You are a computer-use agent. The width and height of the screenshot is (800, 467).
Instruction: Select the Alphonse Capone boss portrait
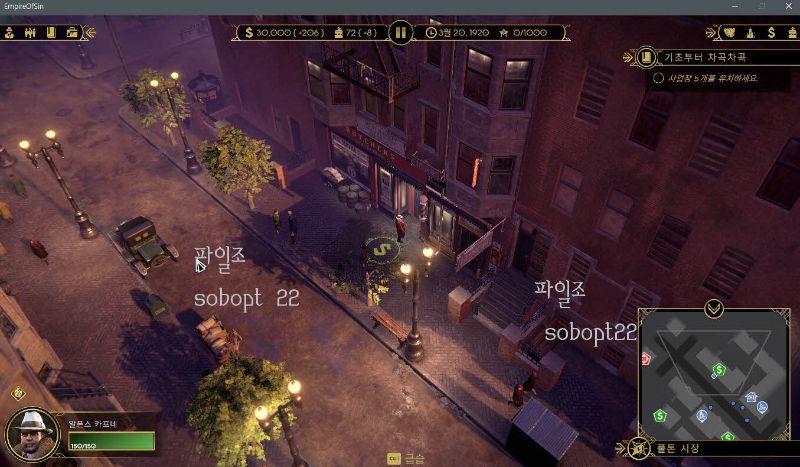(x=31, y=435)
